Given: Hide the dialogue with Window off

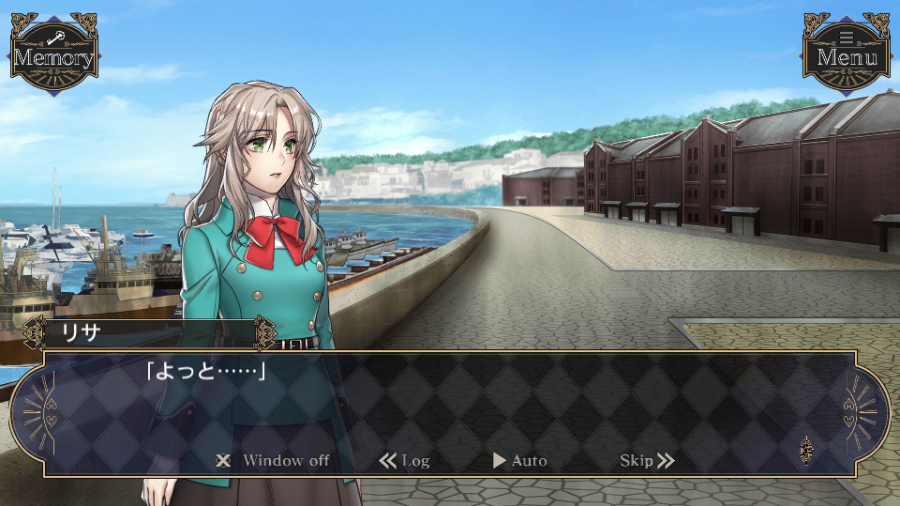Looking at the screenshot, I should pos(273,461).
